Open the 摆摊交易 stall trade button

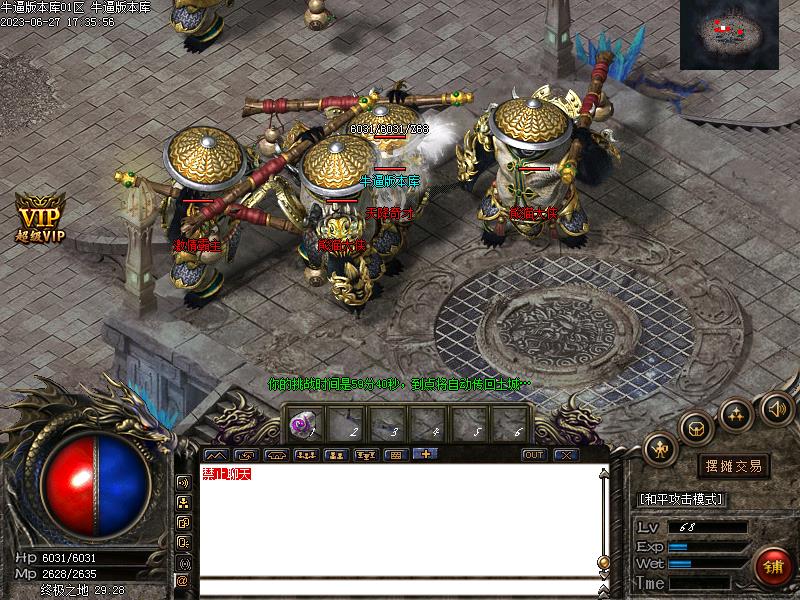(x=734, y=466)
